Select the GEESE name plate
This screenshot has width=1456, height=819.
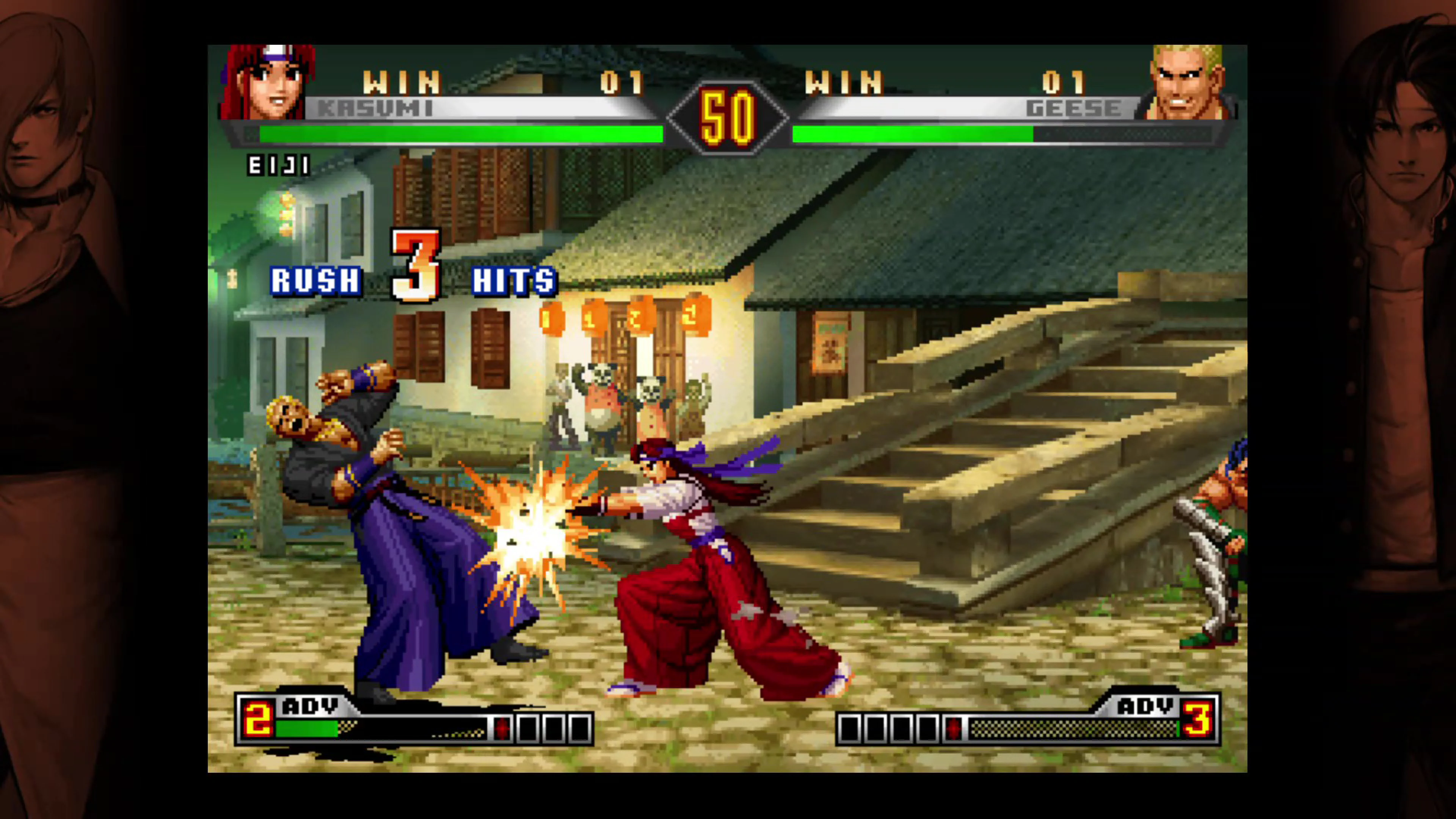tap(1073, 108)
